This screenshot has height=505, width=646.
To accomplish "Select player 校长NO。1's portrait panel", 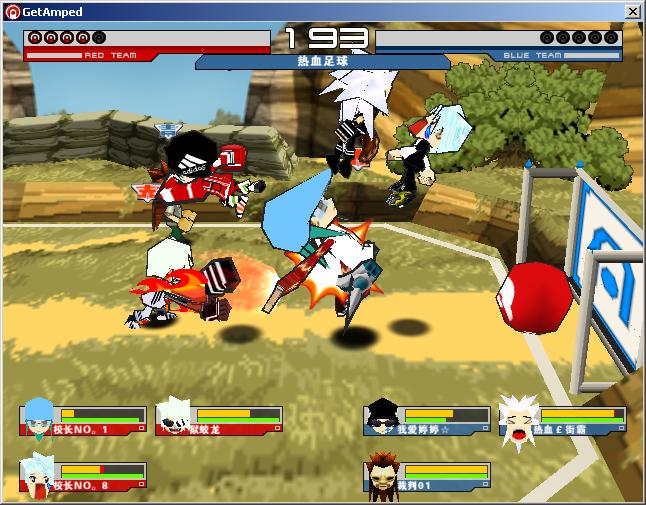I will pyautogui.click(x=82, y=418).
